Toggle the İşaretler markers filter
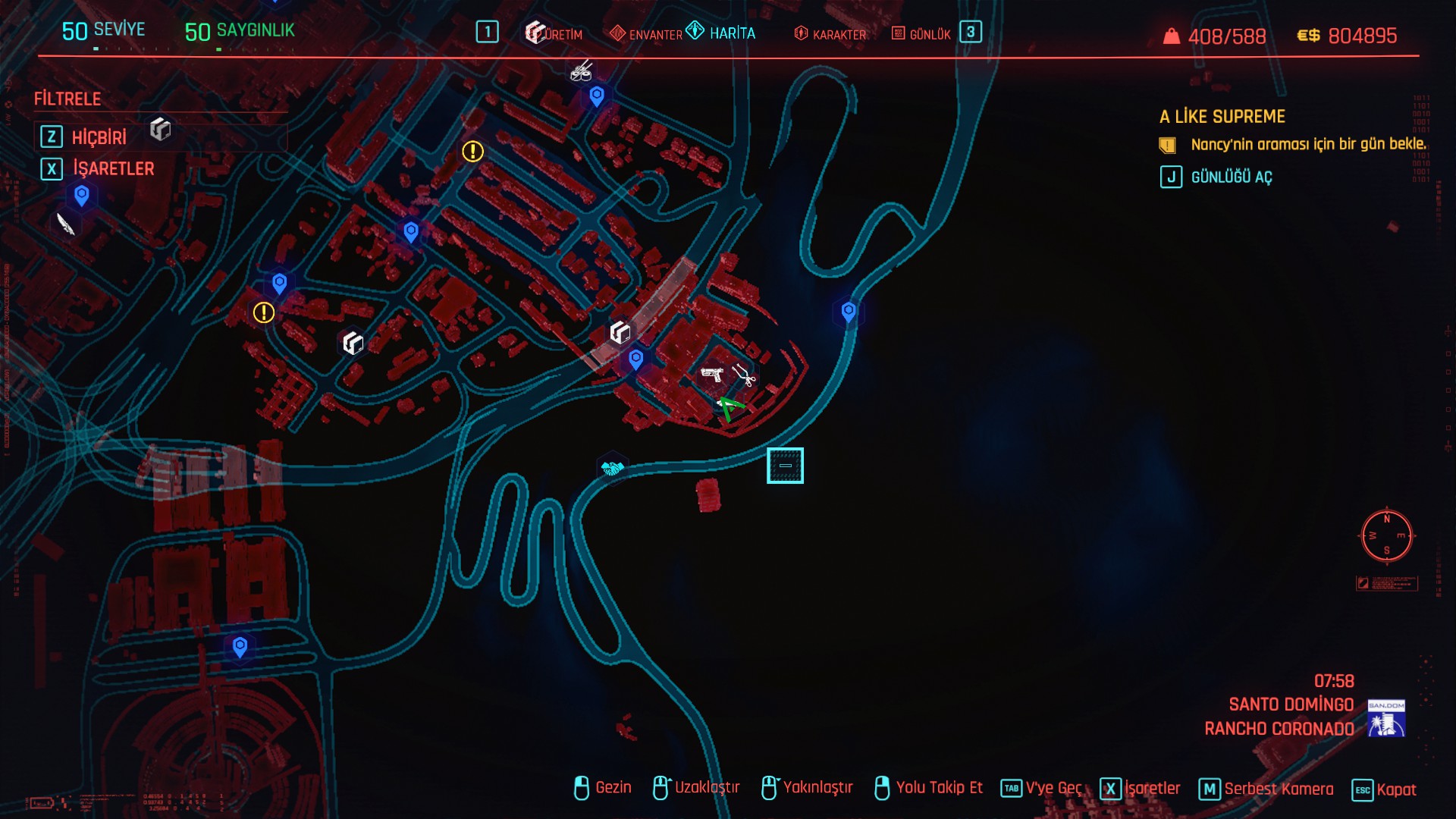 (x=113, y=168)
